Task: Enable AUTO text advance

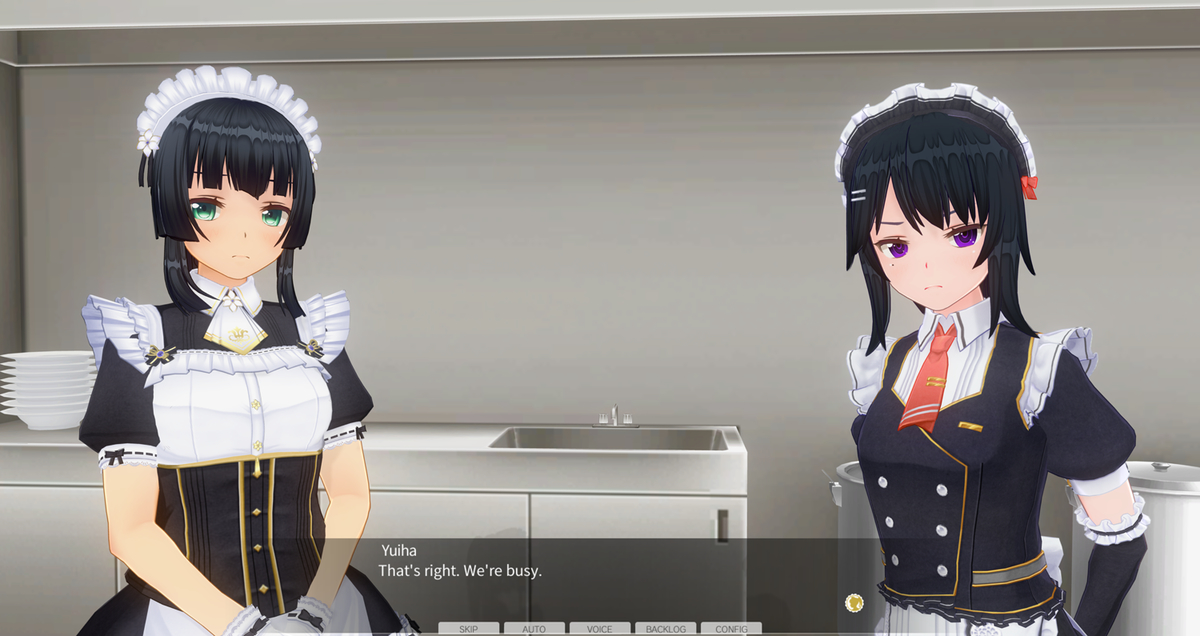Action: (x=534, y=629)
